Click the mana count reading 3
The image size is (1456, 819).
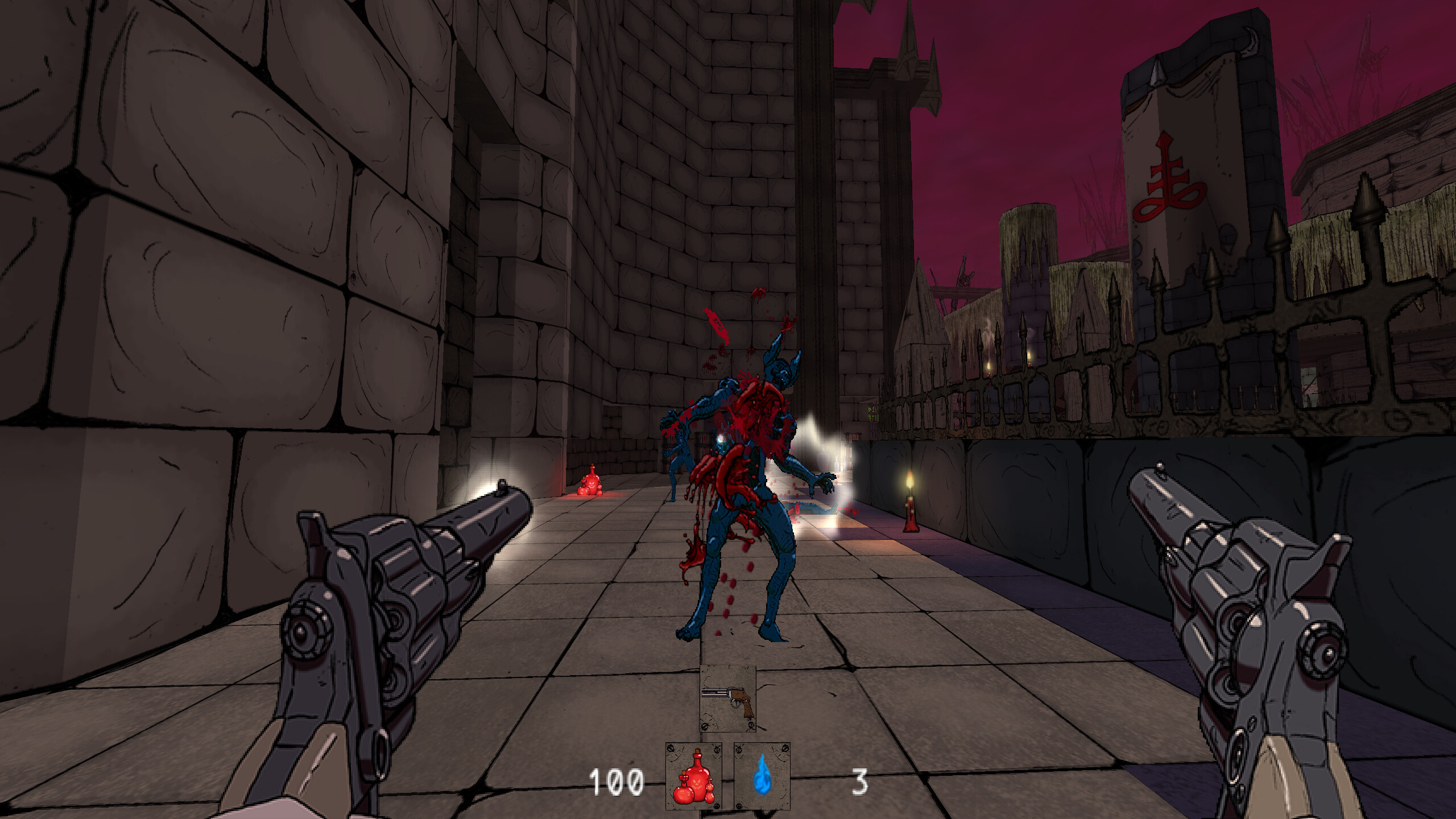point(861,780)
